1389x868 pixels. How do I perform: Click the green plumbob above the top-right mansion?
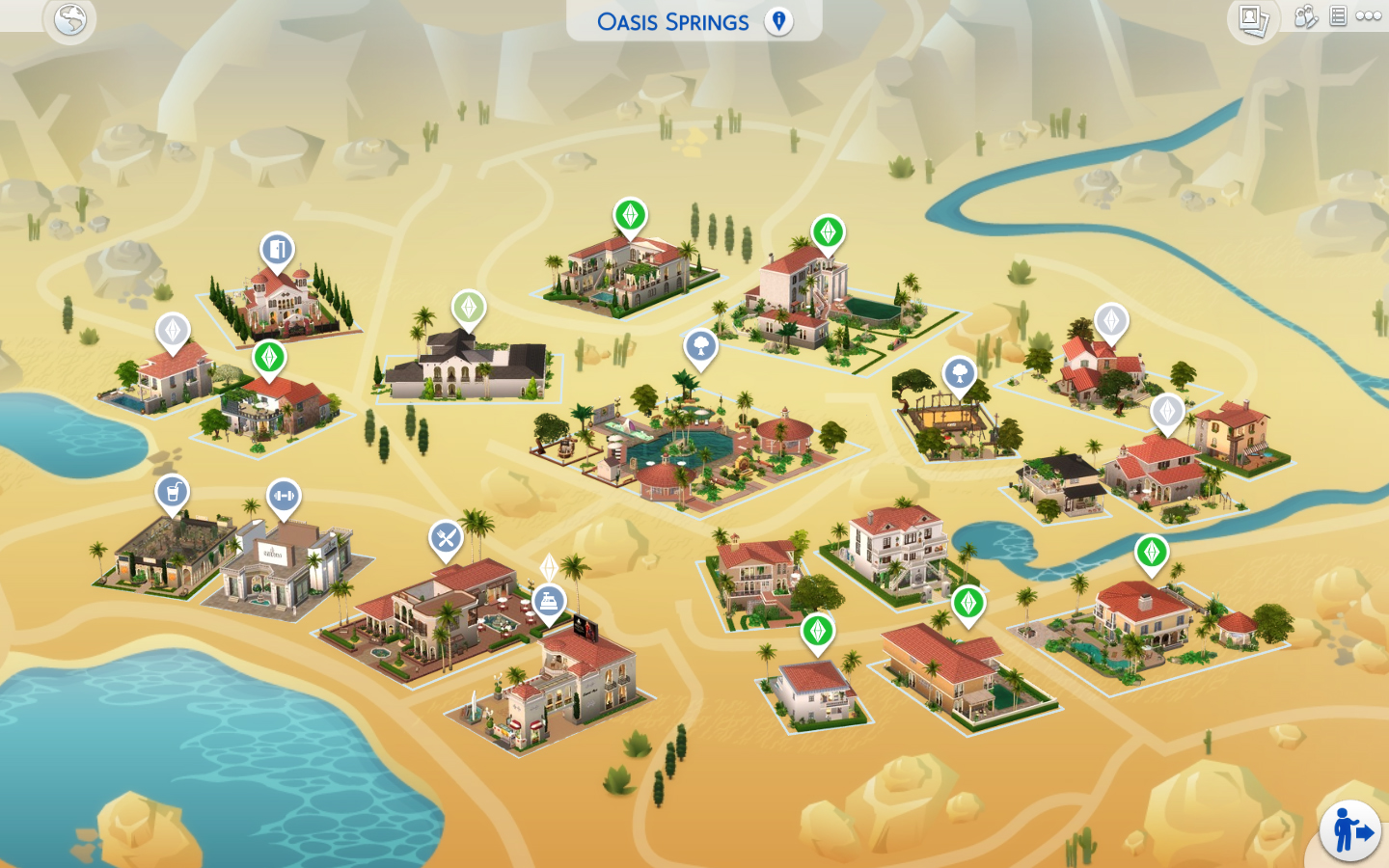coord(827,231)
